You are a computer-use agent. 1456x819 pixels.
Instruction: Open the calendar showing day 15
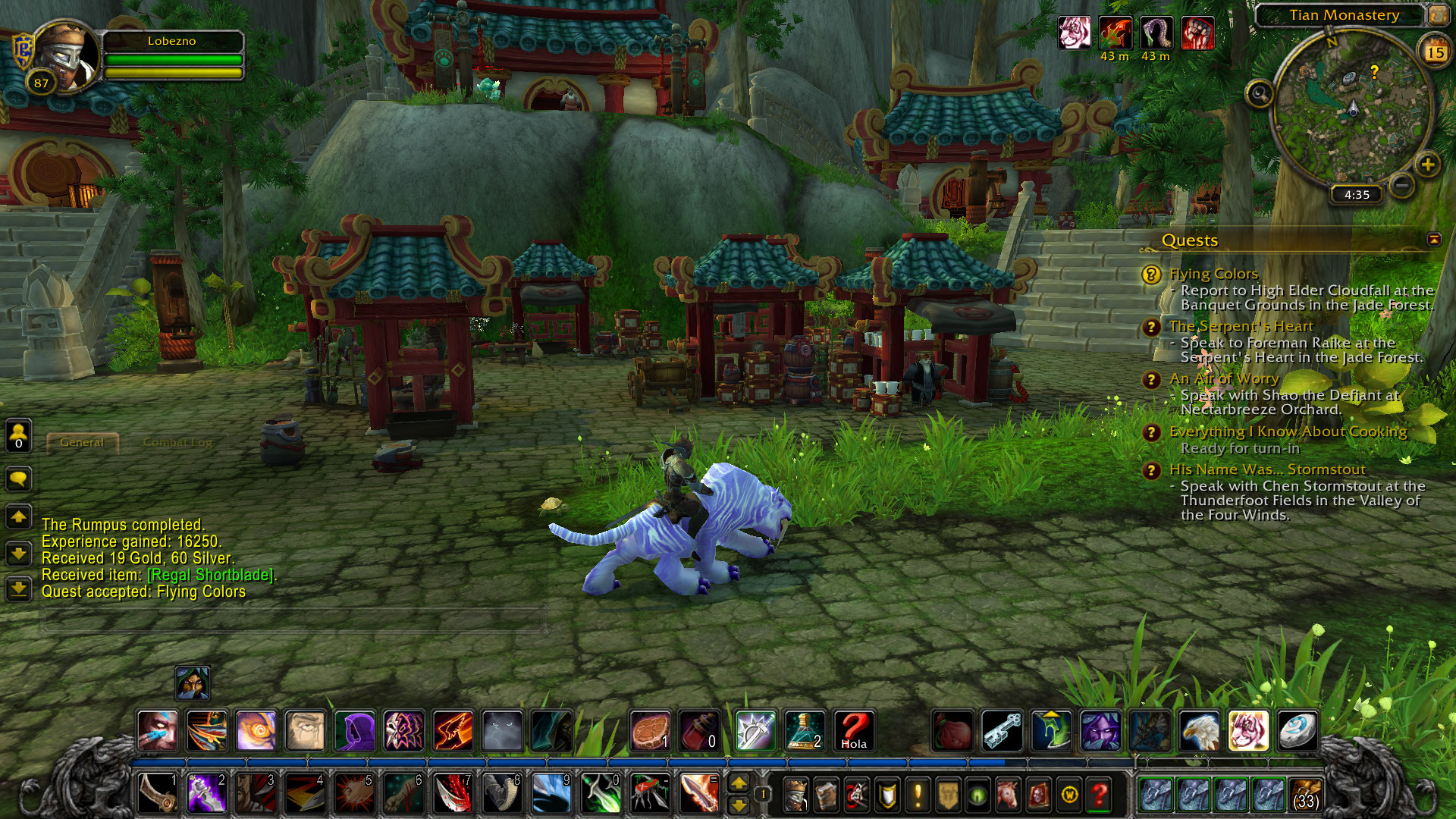(1434, 52)
